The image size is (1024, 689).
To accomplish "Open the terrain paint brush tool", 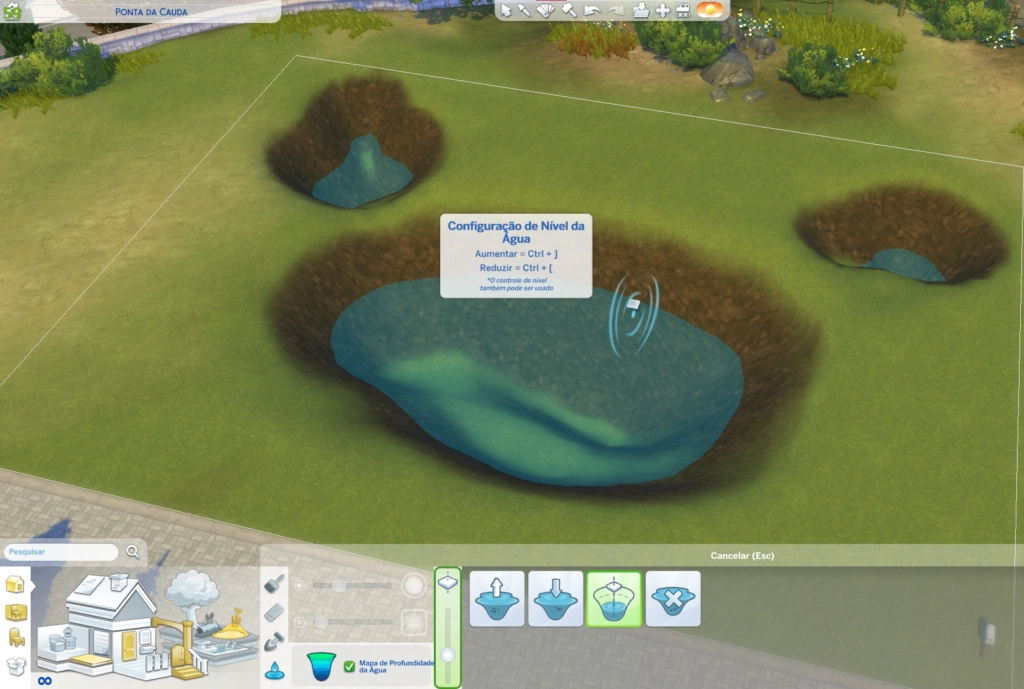I will point(273,583).
